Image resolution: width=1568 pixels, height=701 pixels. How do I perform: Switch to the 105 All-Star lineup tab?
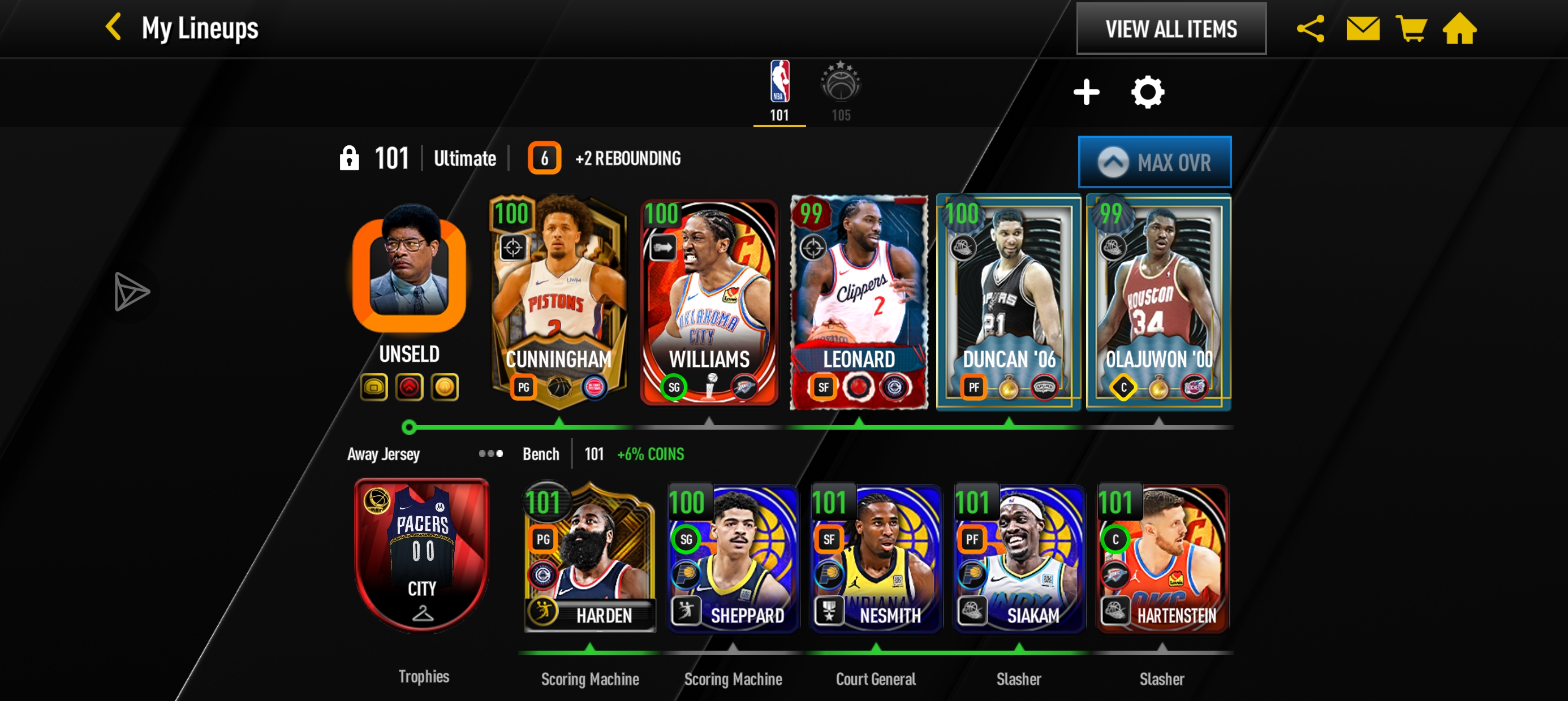pos(841,91)
